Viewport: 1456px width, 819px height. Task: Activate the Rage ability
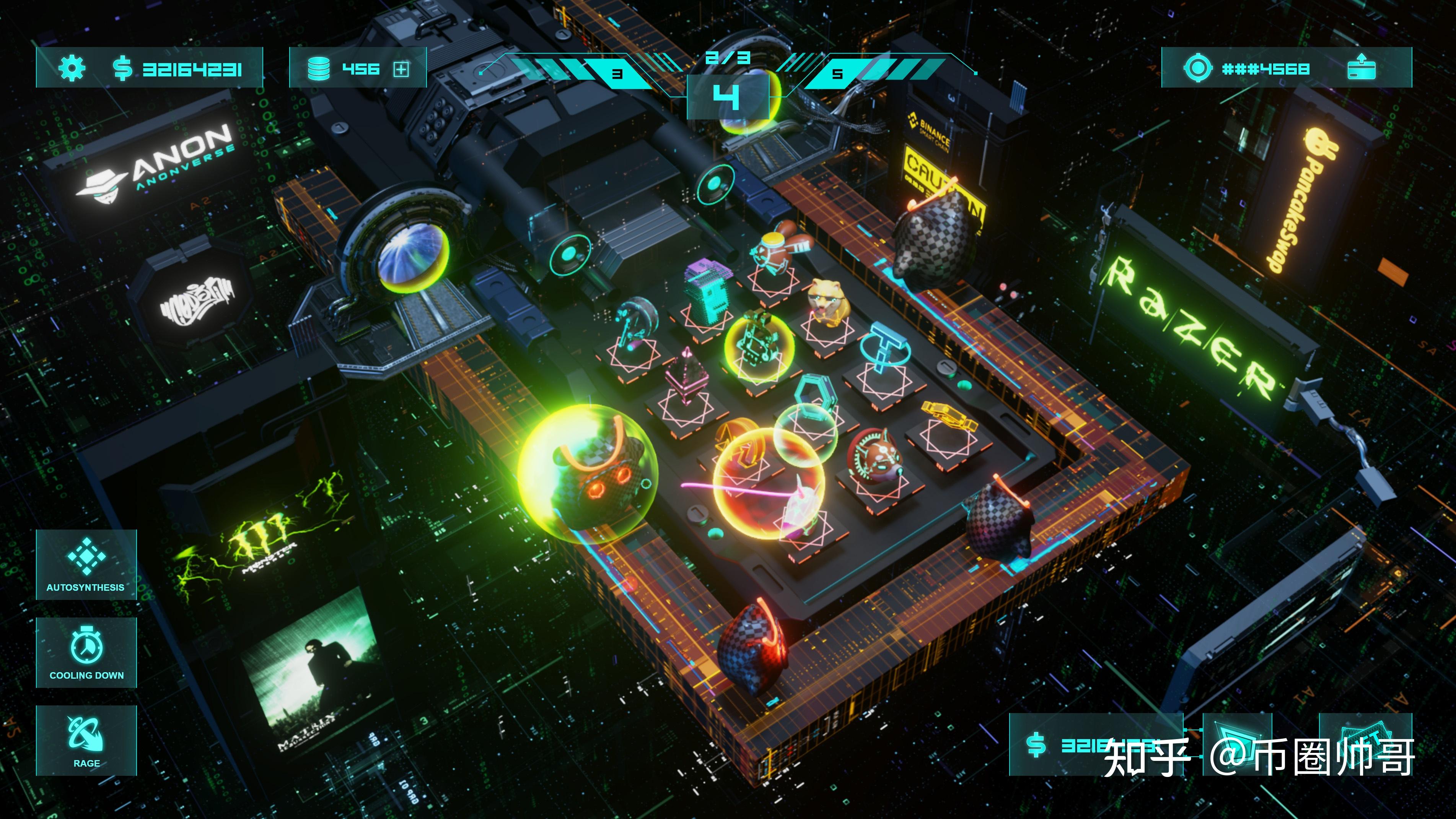pyautogui.click(x=86, y=740)
